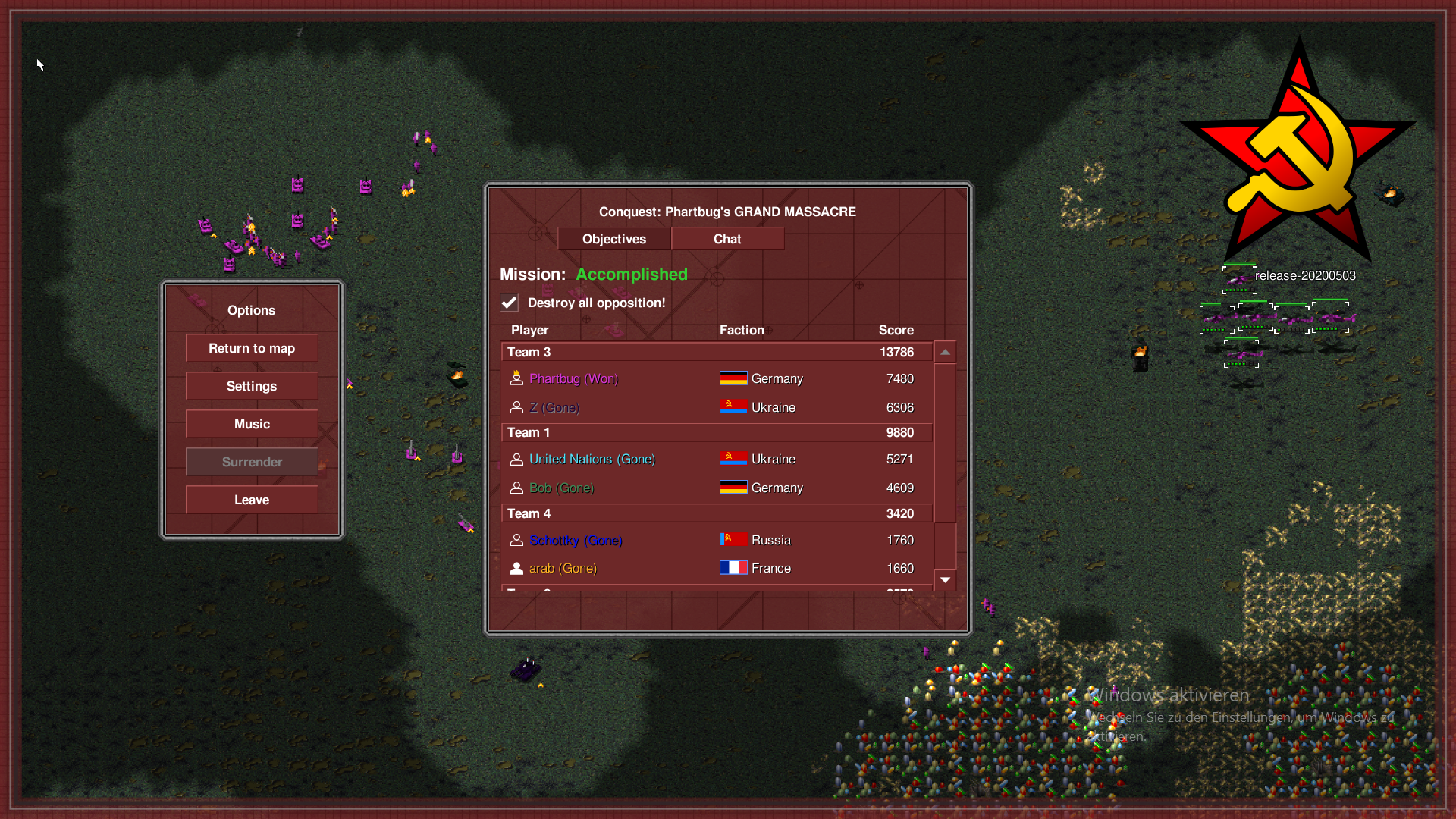Click the scoreboard's scroll up arrow
1456x819 pixels.
[x=945, y=352]
